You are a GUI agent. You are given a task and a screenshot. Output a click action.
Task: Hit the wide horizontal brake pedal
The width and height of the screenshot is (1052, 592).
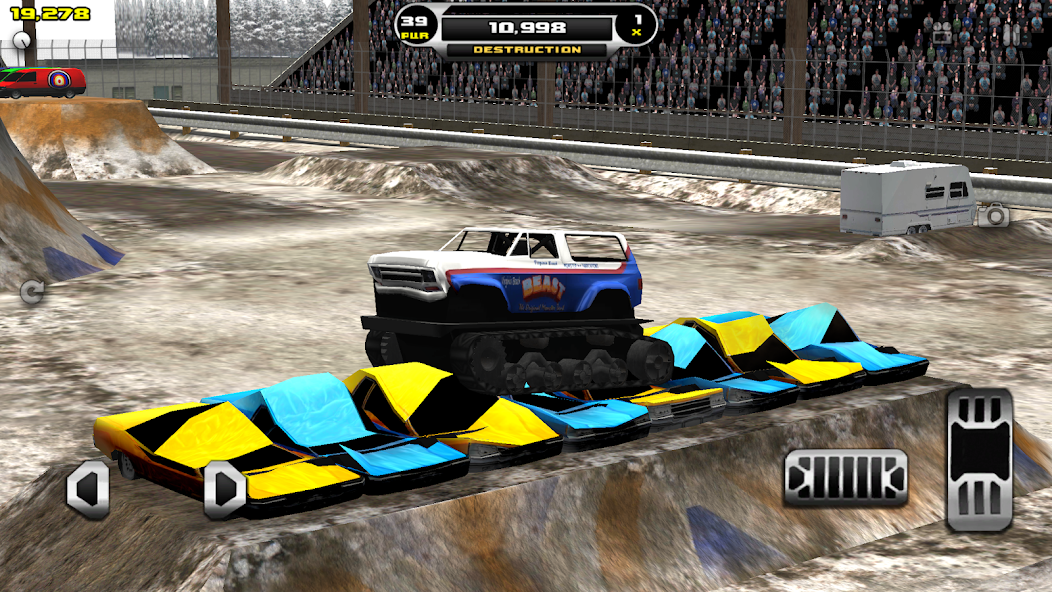pos(846,477)
